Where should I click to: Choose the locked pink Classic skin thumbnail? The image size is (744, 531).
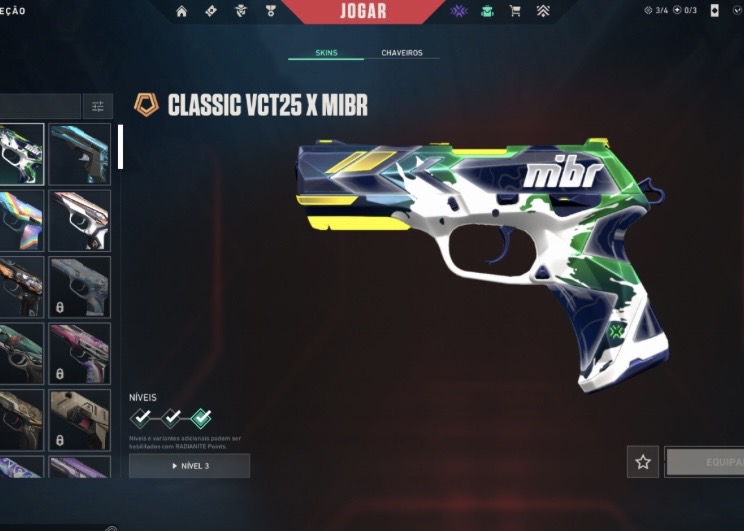click(x=80, y=354)
